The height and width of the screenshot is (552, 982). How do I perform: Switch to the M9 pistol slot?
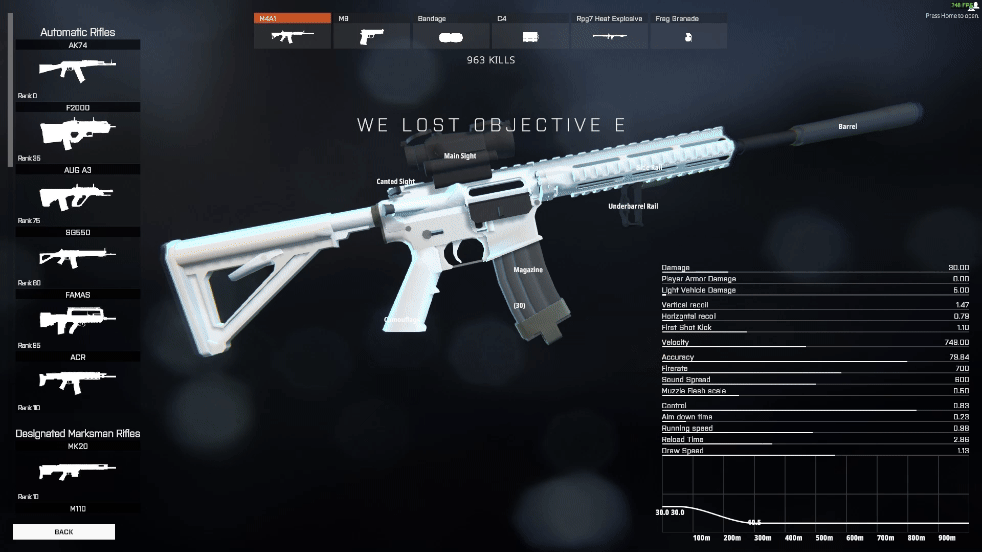371,35
